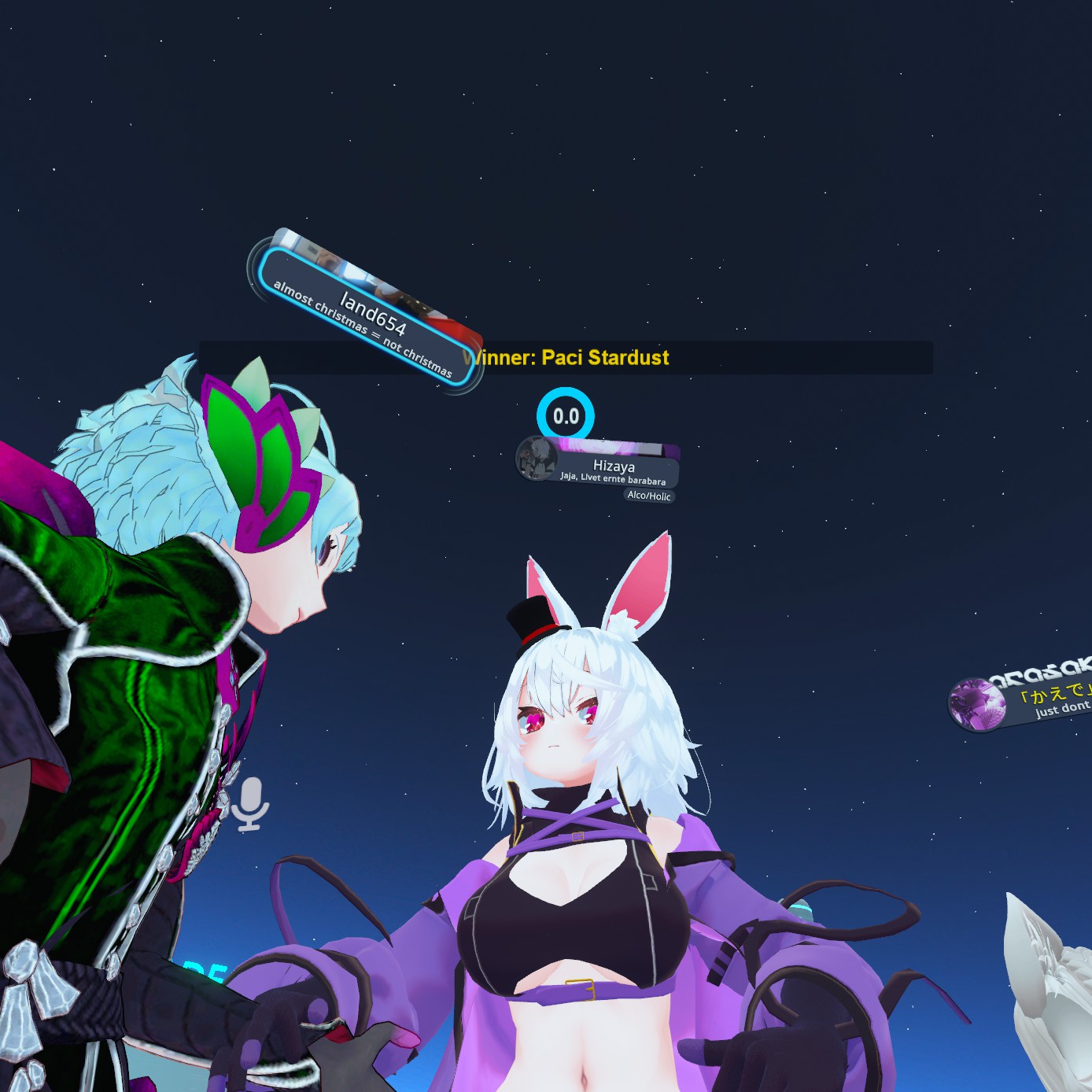Click Hizaya's round profile thumbnail
Viewport: 1092px width, 1092px height.
click(536, 458)
